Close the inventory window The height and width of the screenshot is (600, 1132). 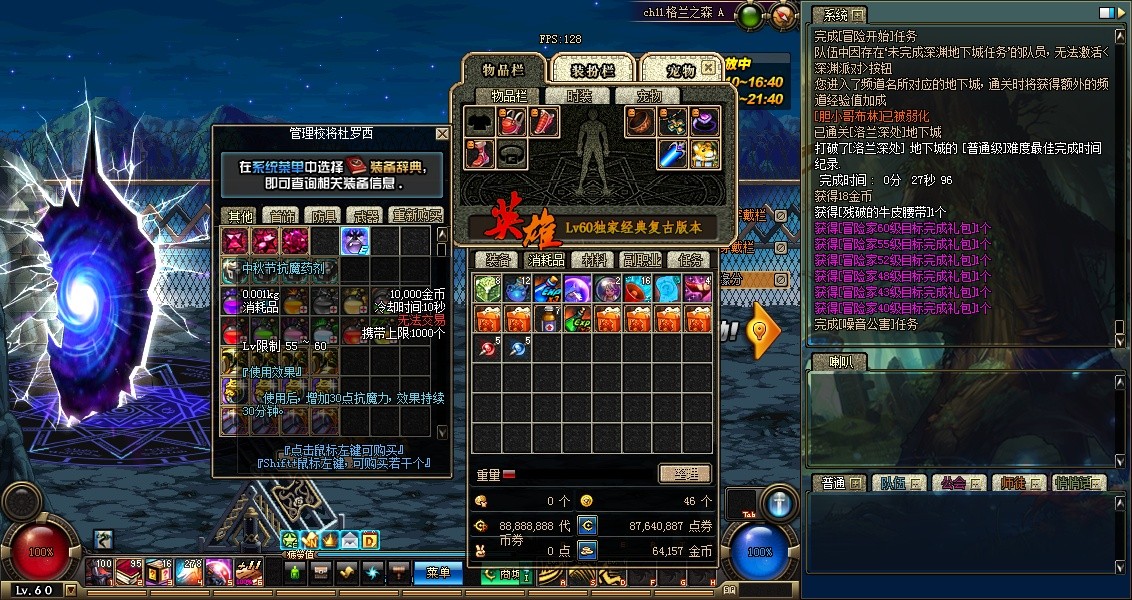pyautogui.click(x=708, y=68)
